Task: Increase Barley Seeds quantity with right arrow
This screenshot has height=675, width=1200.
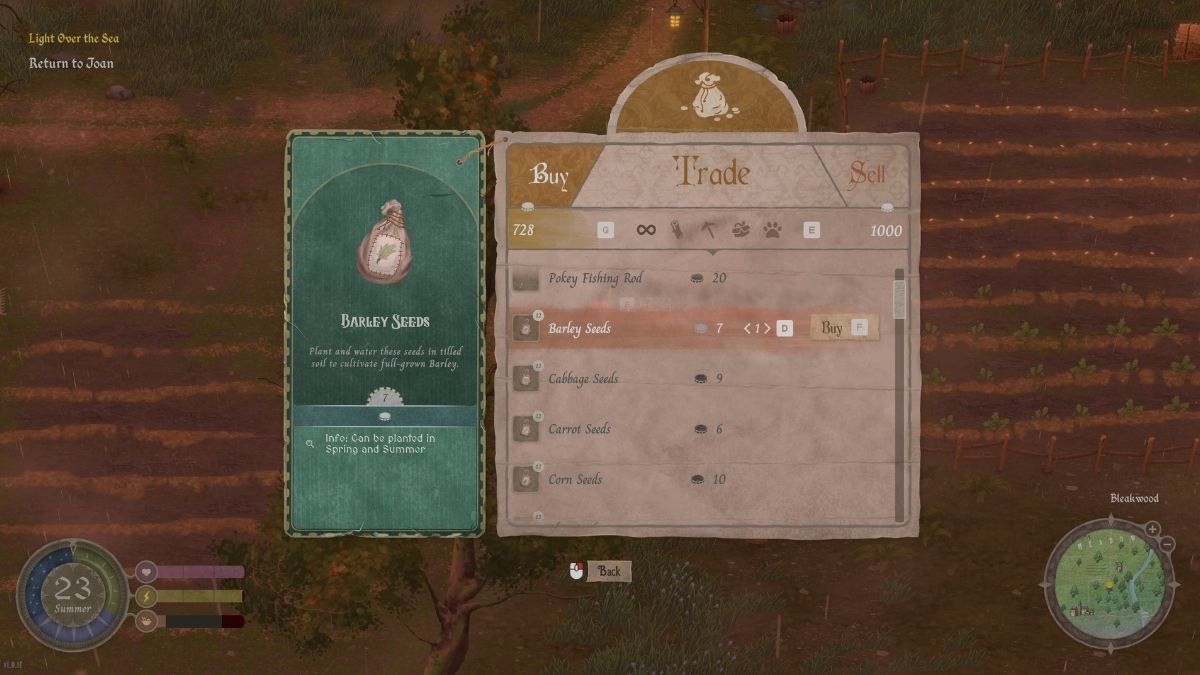Action: (x=768, y=328)
